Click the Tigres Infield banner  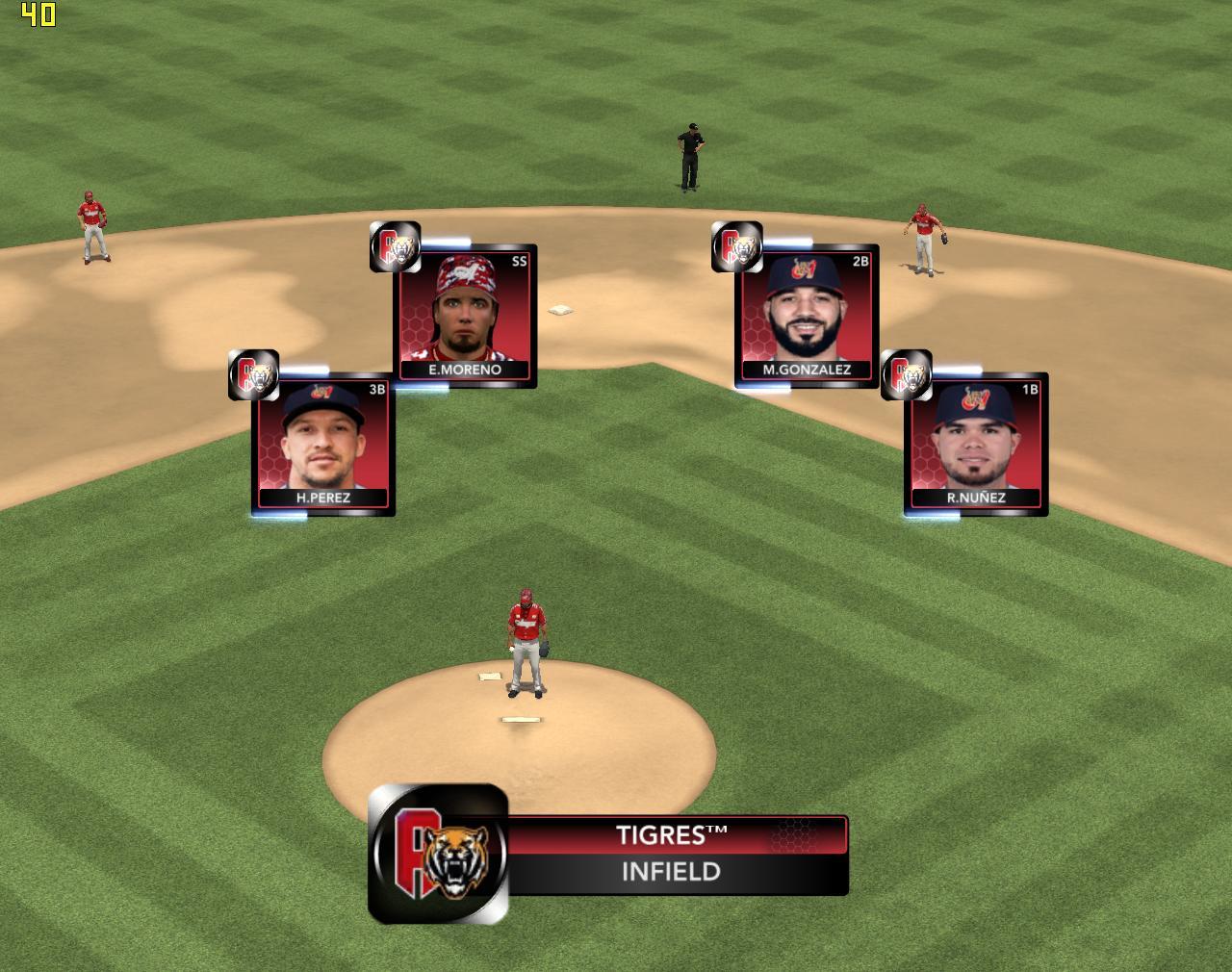[x=672, y=855]
